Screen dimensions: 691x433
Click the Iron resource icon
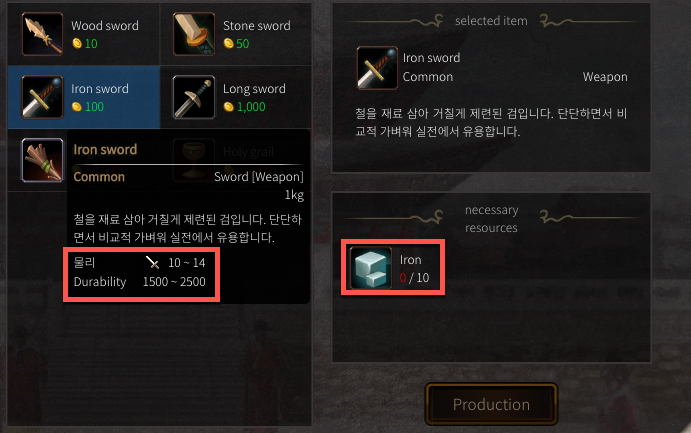370,267
